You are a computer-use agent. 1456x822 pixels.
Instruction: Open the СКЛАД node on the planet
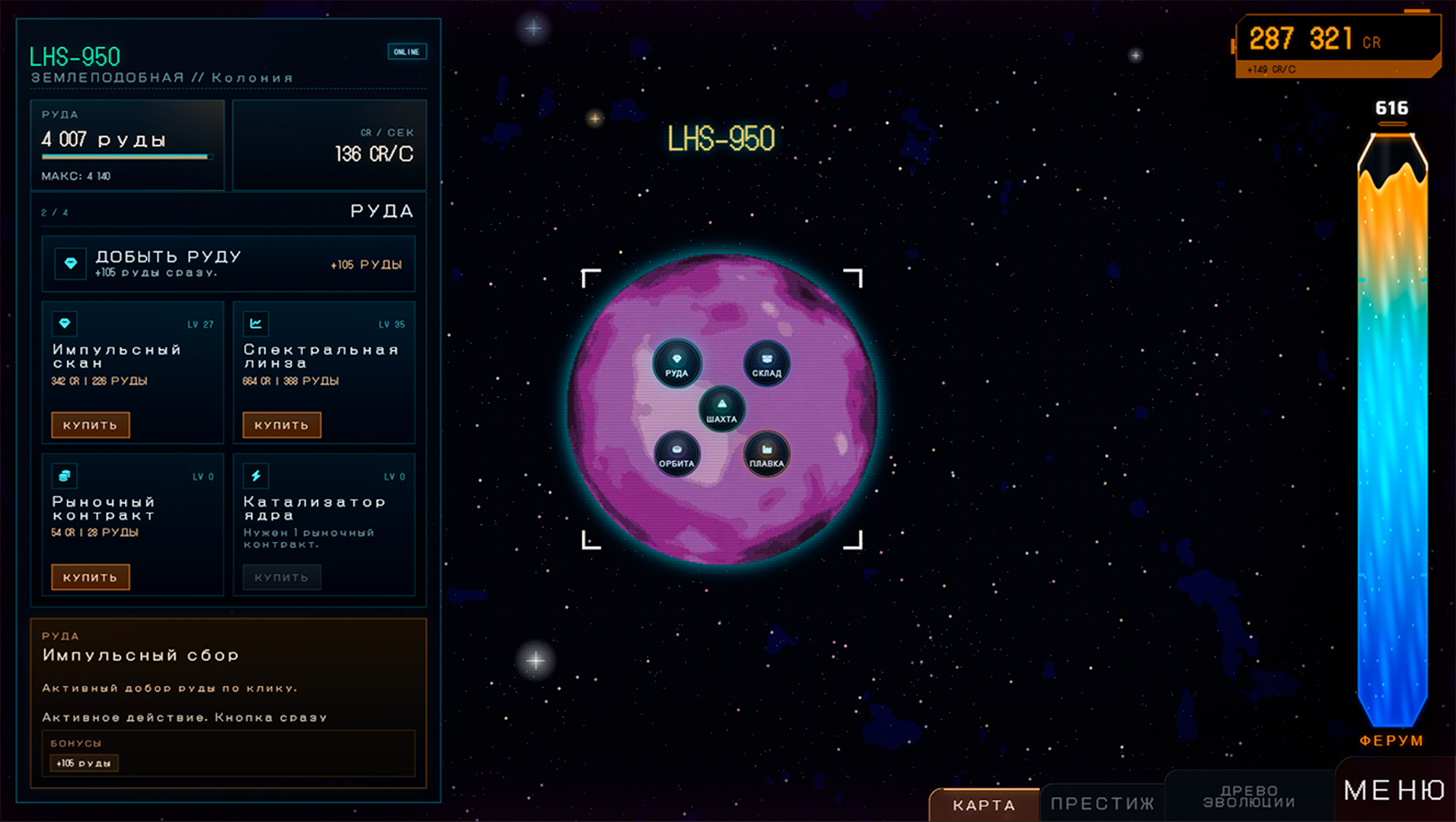768,364
